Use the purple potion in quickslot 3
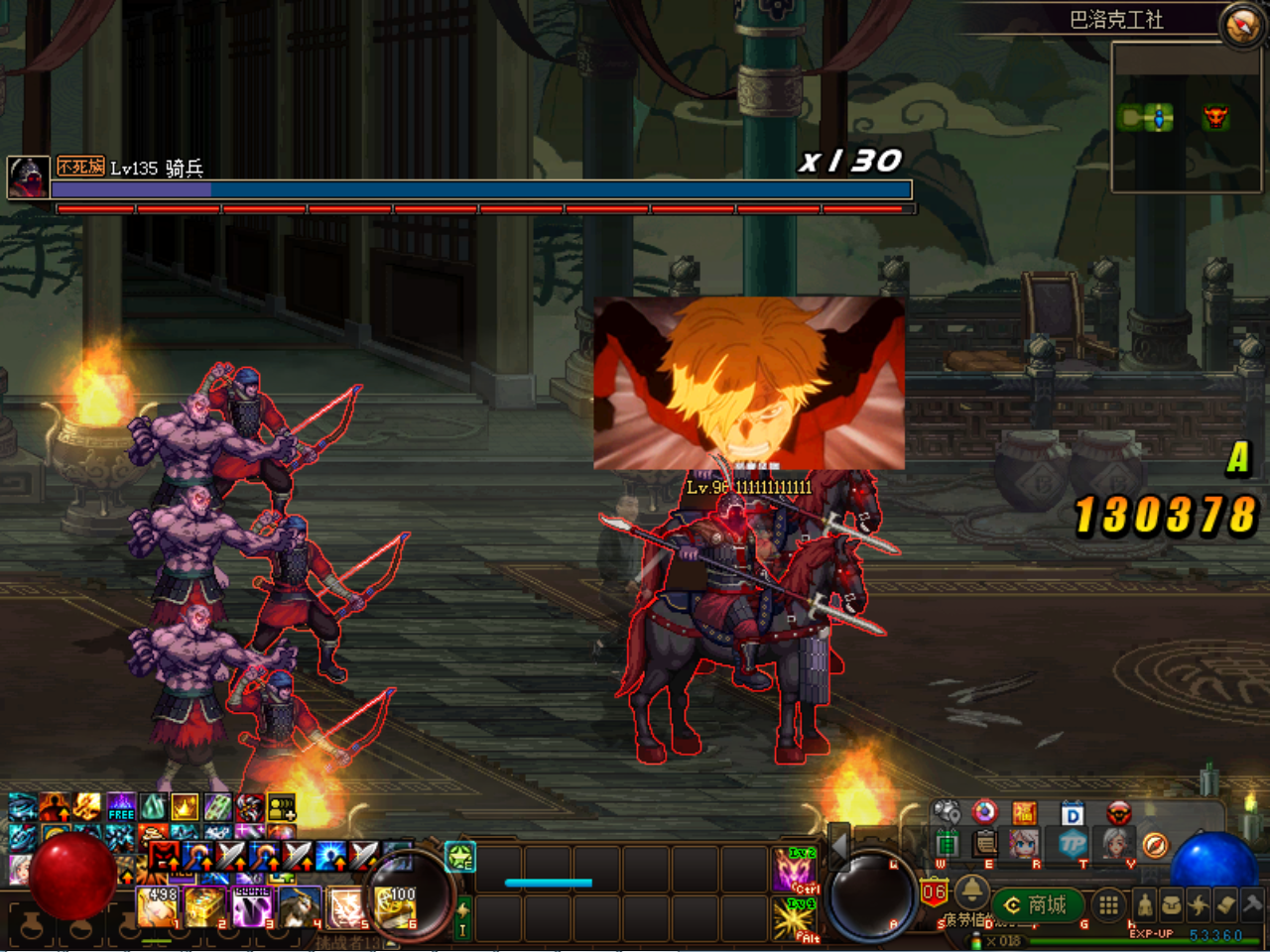Image resolution: width=1270 pixels, height=952 pixels. (x=252, y=907)
